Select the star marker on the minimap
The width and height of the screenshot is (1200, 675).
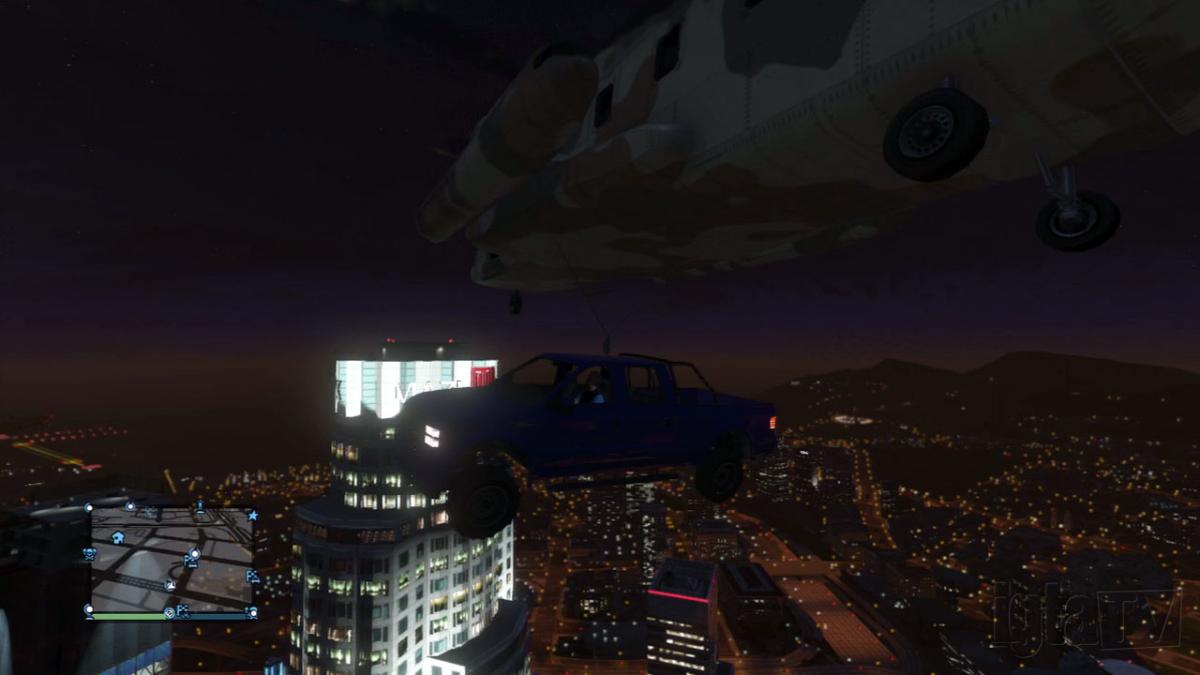(x=253, y=516)
